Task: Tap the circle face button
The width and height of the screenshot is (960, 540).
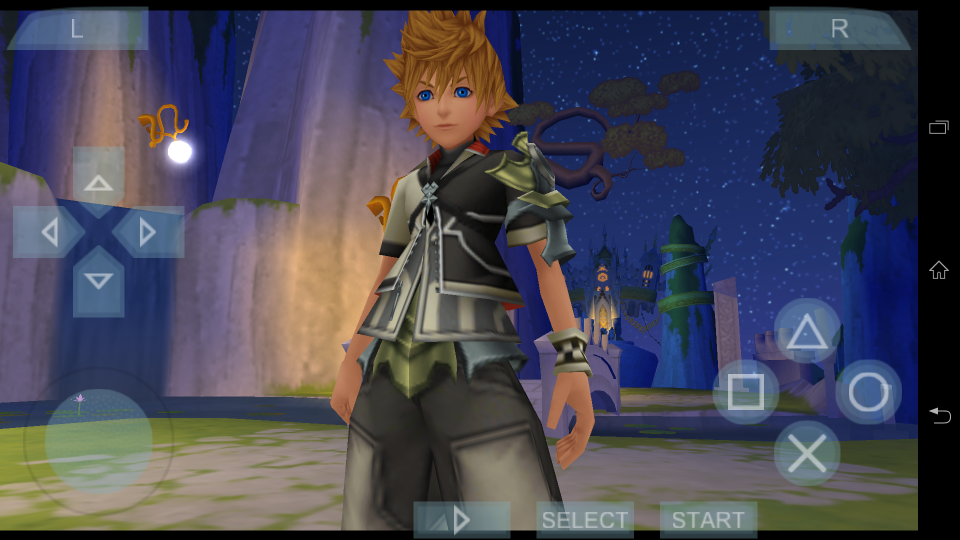Action: tap(868, 392)
